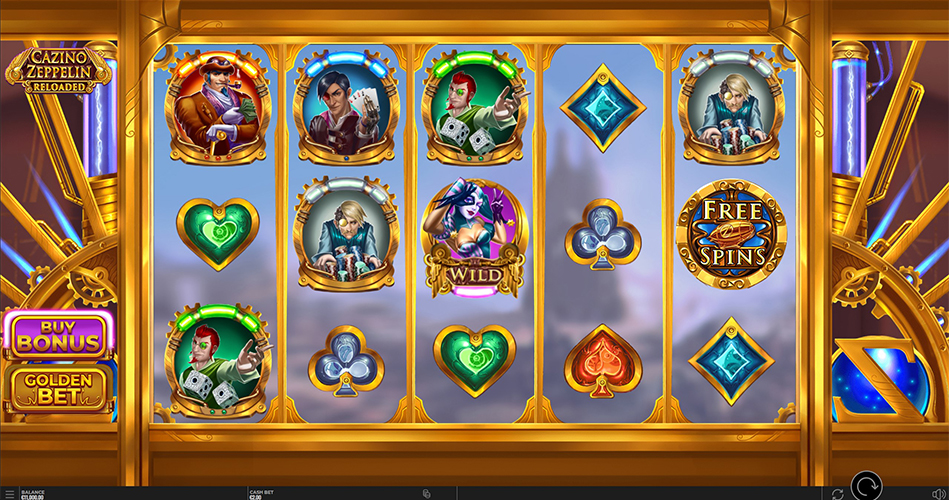Open the Buy Bonus feature
Image resolution: width=949 pixels, height=500 pixels.
coord(57,334)
